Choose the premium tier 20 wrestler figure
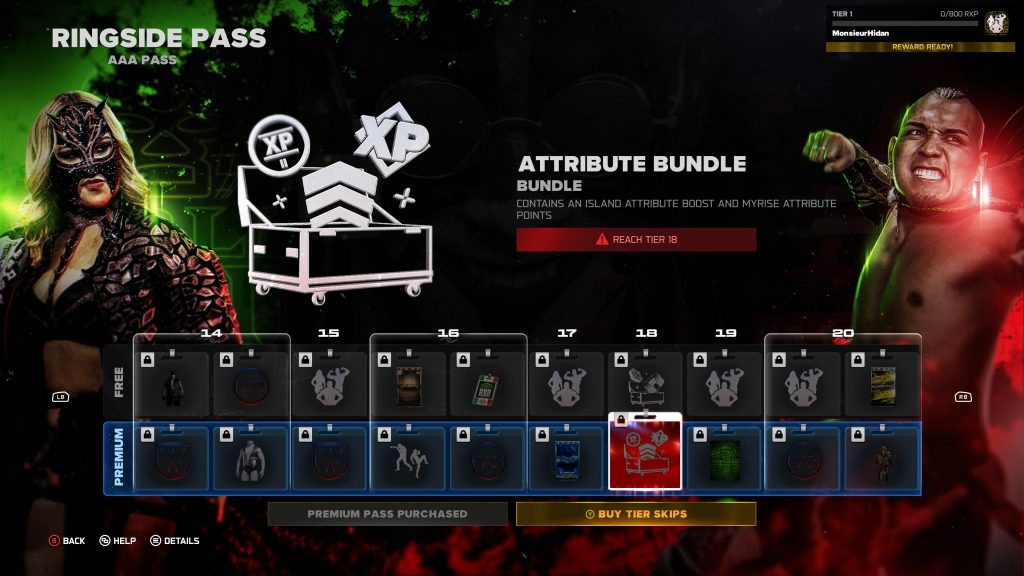This screenshot has height=576, width=1024. click(882, 458)
